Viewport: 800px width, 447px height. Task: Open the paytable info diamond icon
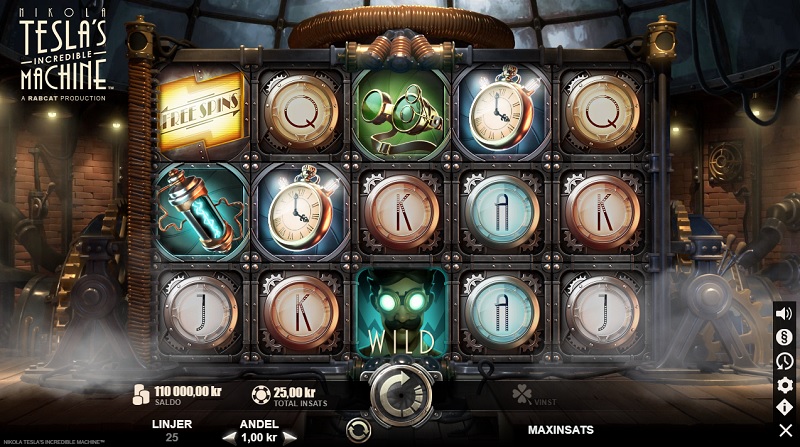(785, 408)
